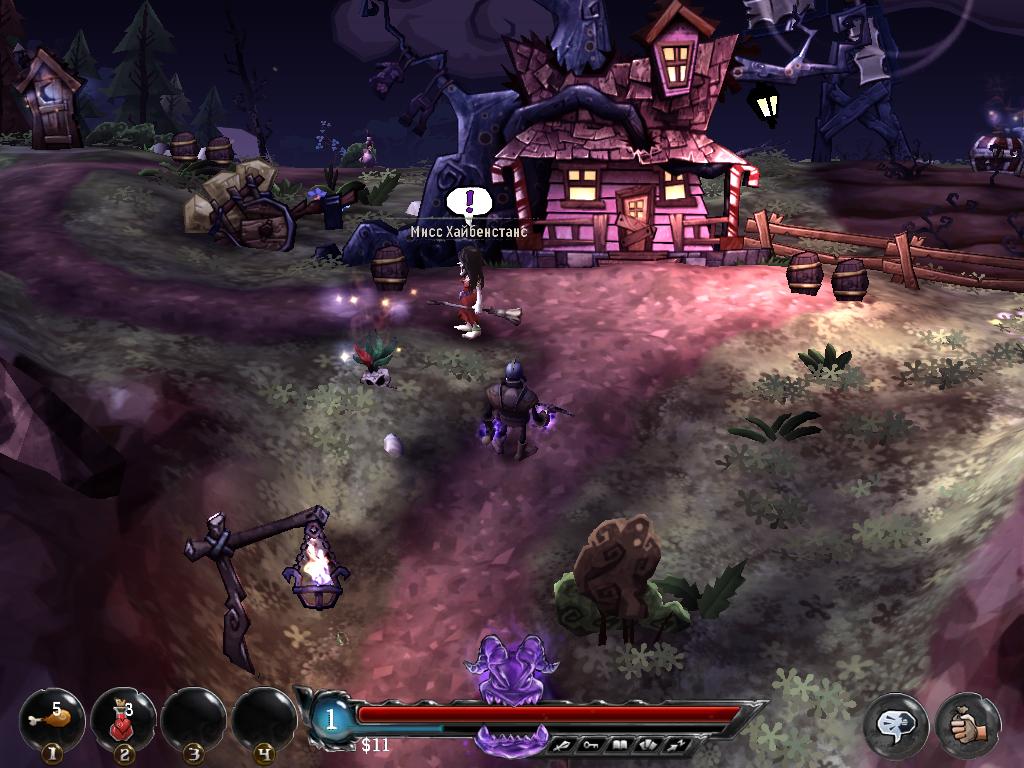
Task: Open the chat speech bubble button
Action: point(895,724)
